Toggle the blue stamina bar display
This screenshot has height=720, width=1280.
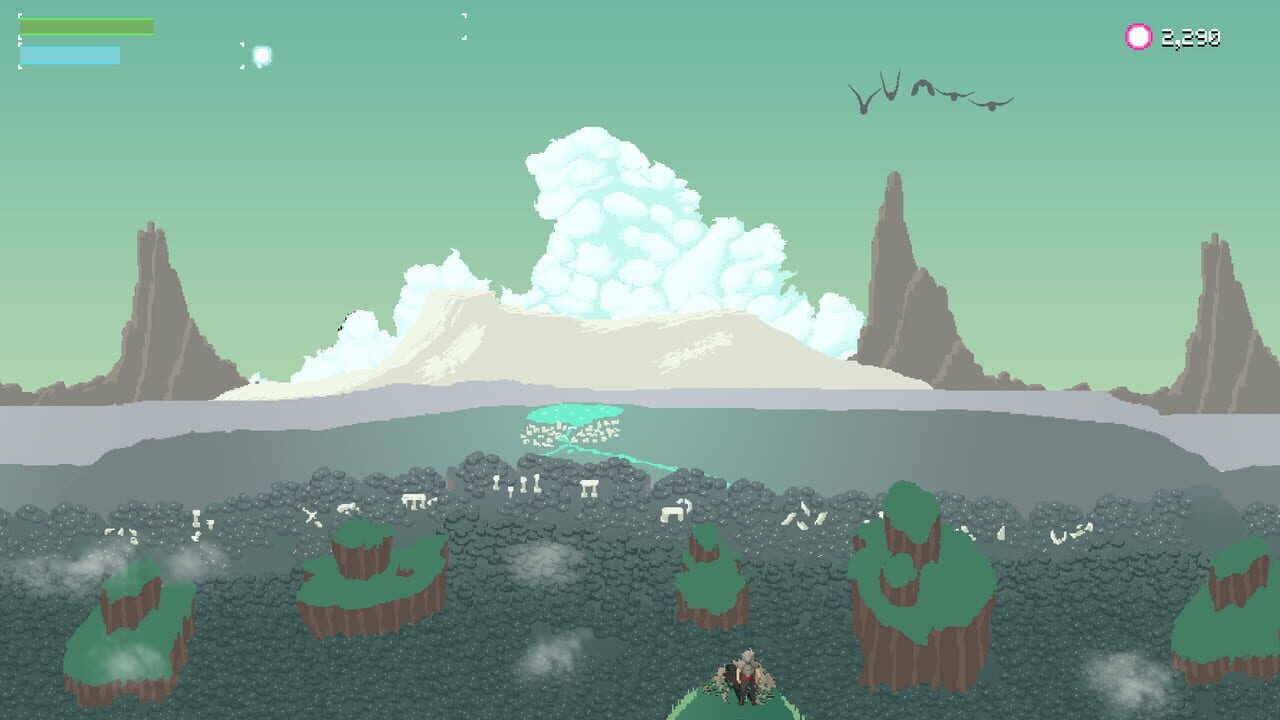click(70, 55)
